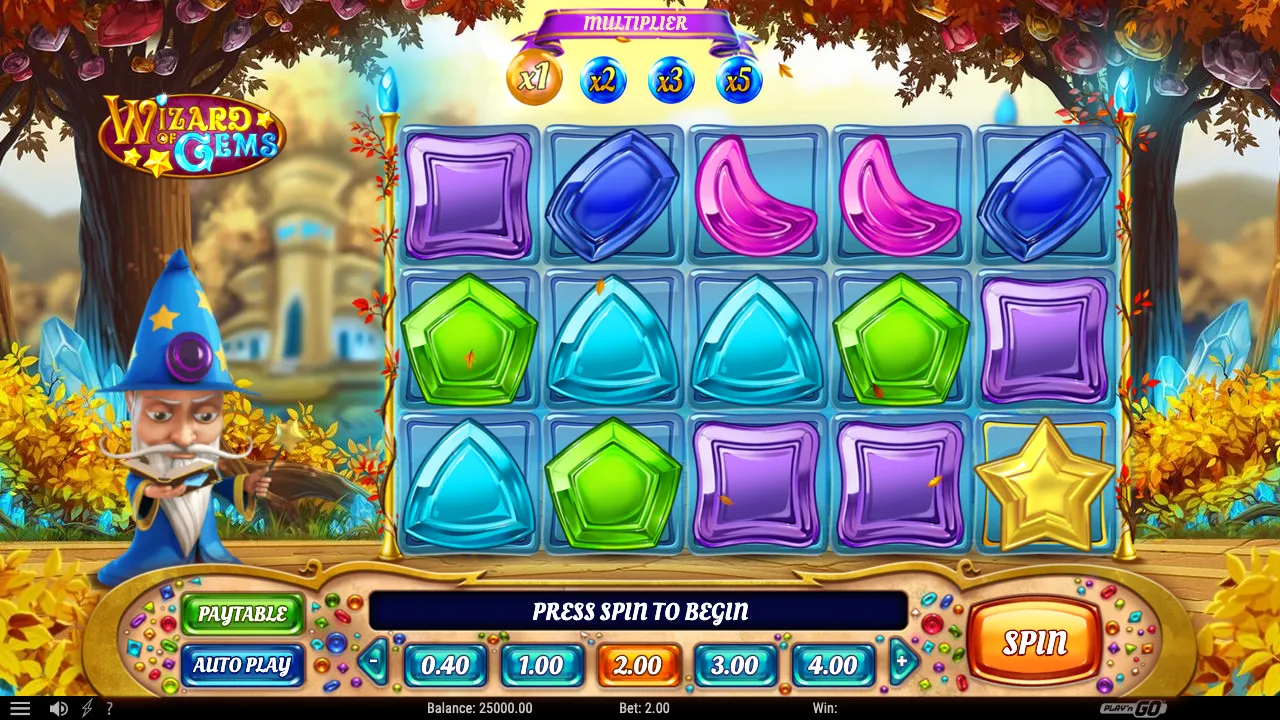
Task: Click the x1 multiplier coin
Action: point(534,80)
